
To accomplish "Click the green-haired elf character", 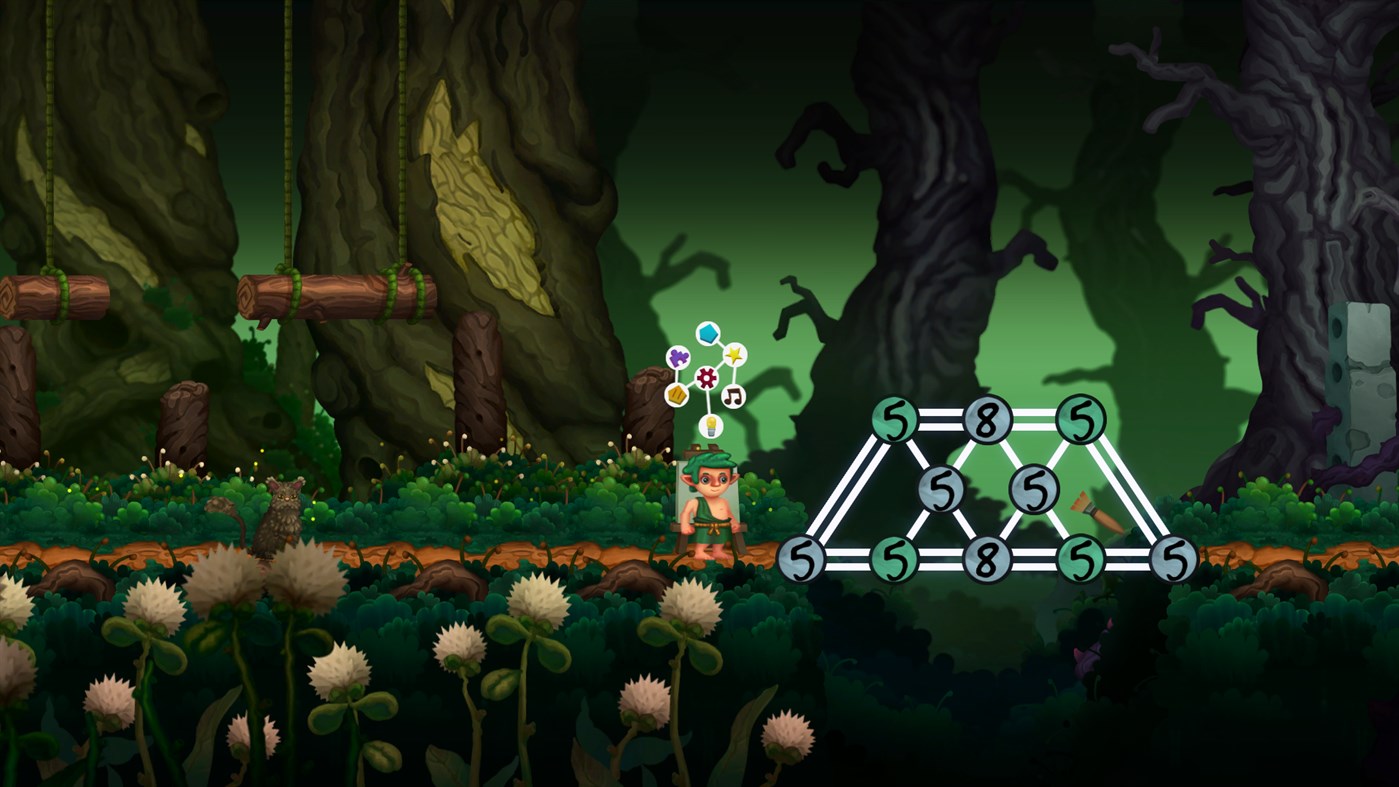I will point(710,510).
